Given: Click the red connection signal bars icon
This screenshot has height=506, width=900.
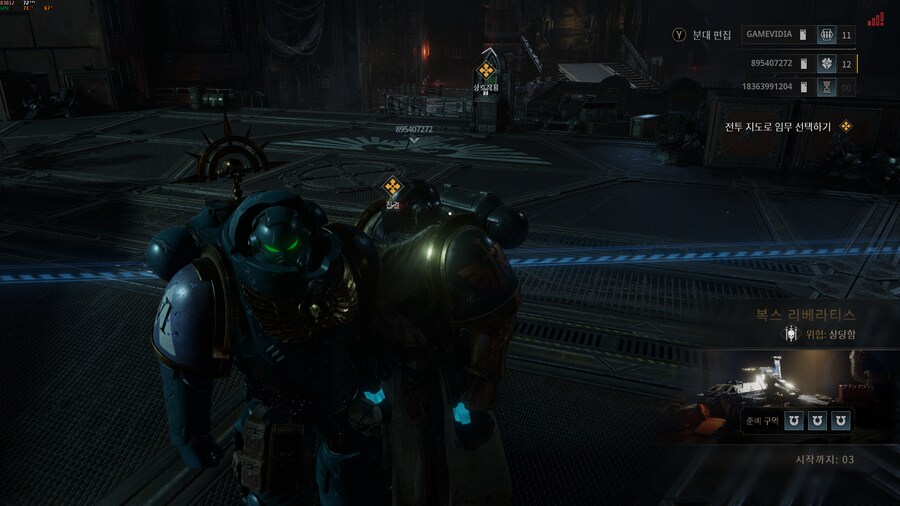Looking at the screenshot, I should (876, 18).
